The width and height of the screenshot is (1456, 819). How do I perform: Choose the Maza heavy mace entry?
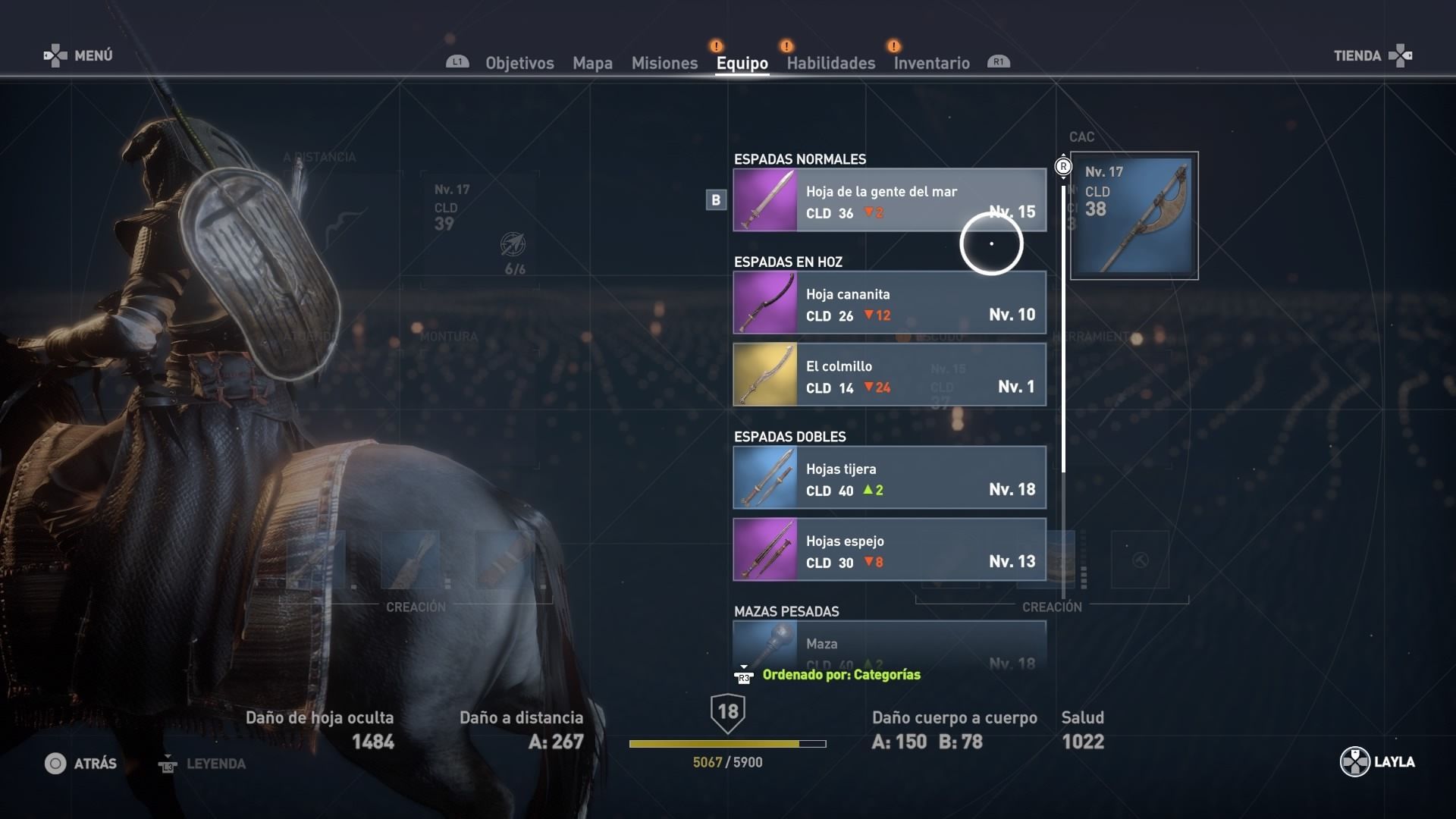889,645
